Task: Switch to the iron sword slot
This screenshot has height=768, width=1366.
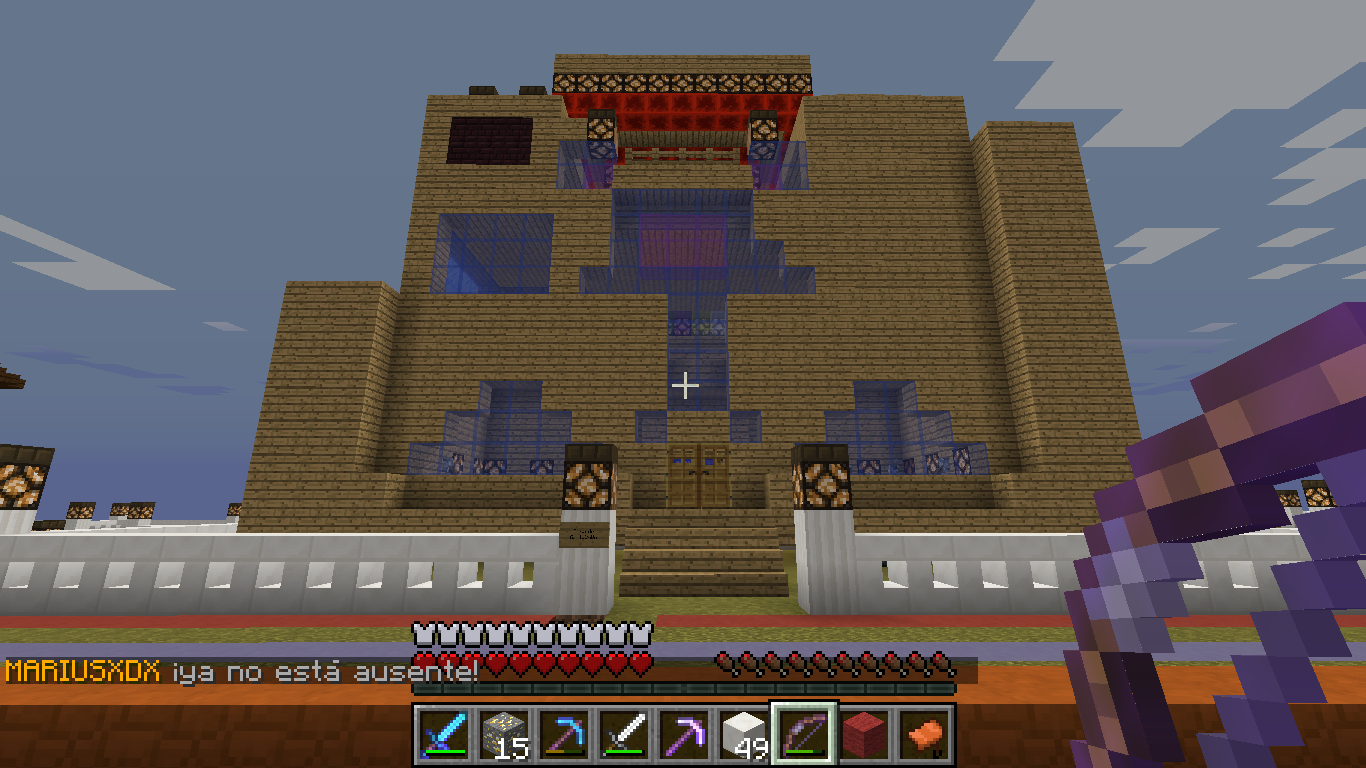Action: click(620, 734)
